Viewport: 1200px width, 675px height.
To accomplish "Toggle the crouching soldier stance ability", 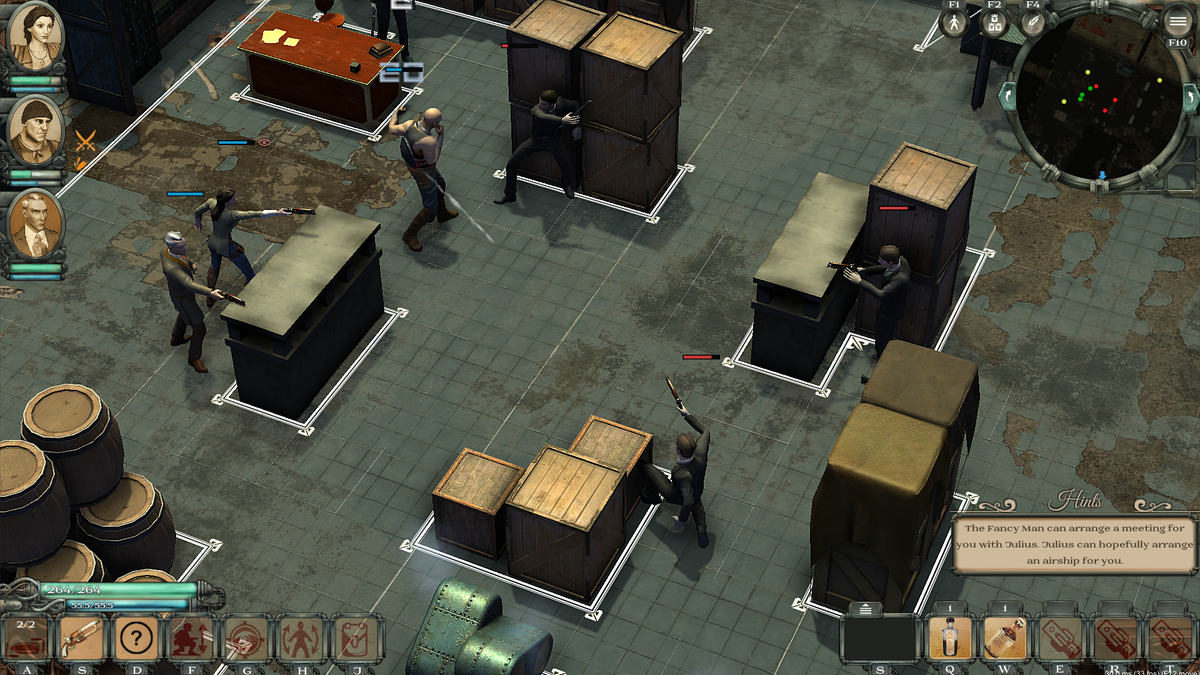I will click(192, 637).
